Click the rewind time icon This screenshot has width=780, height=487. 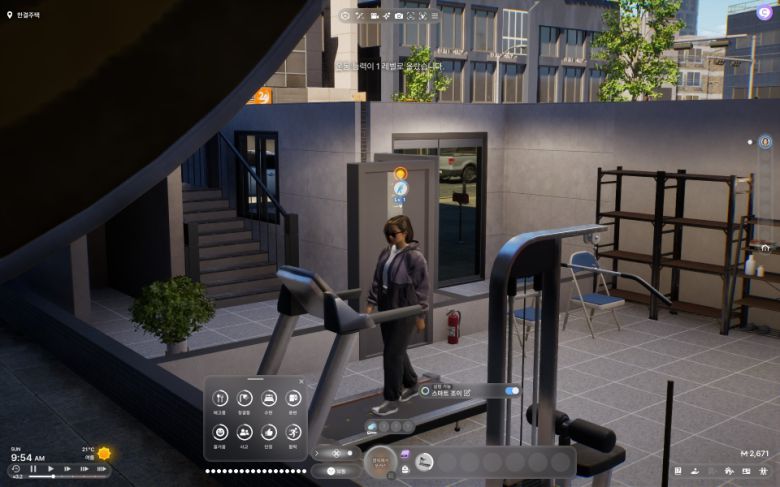pyautogui.click(x=15, y=468)
